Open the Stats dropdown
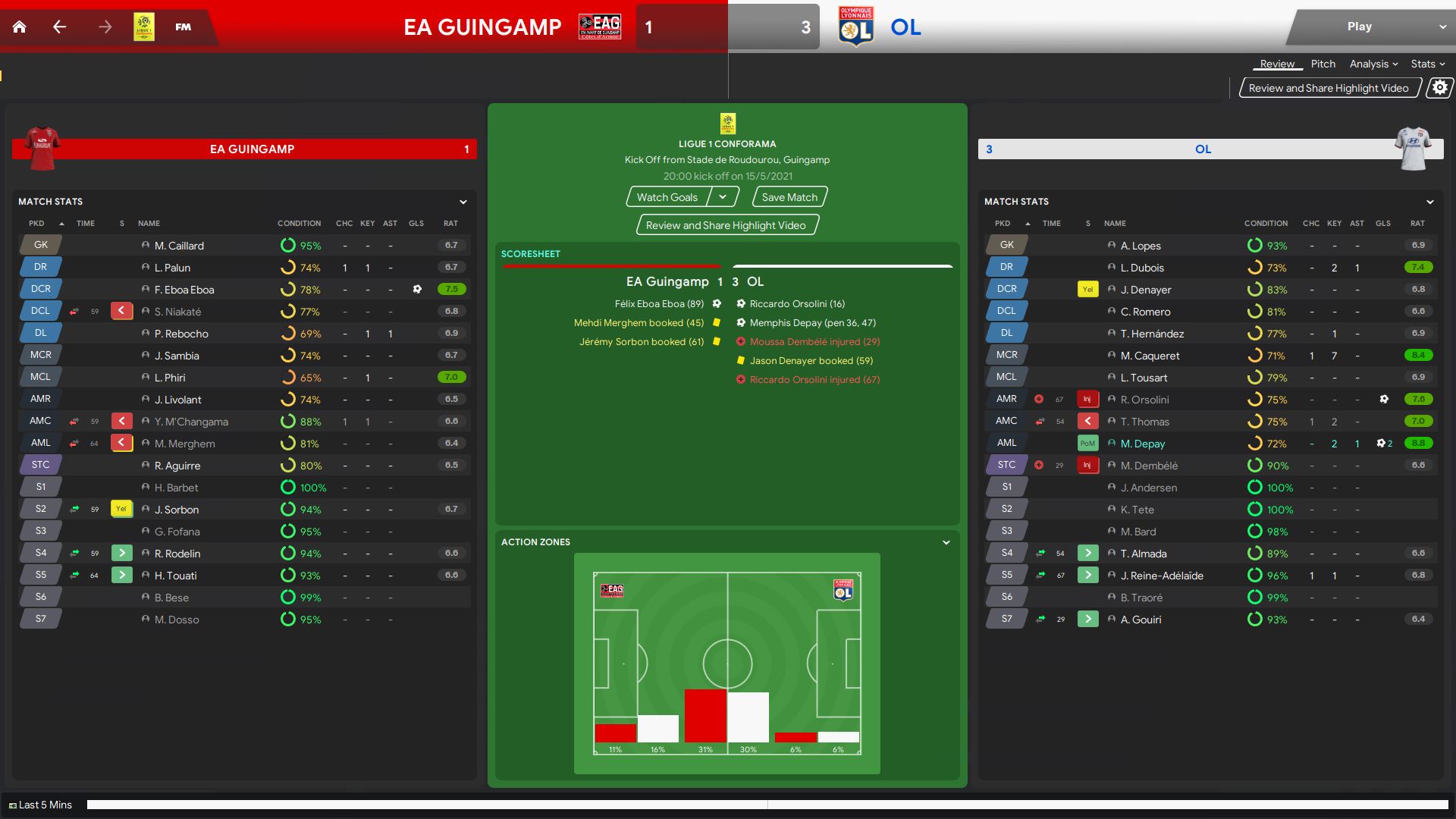 (x=1427, y=64)
